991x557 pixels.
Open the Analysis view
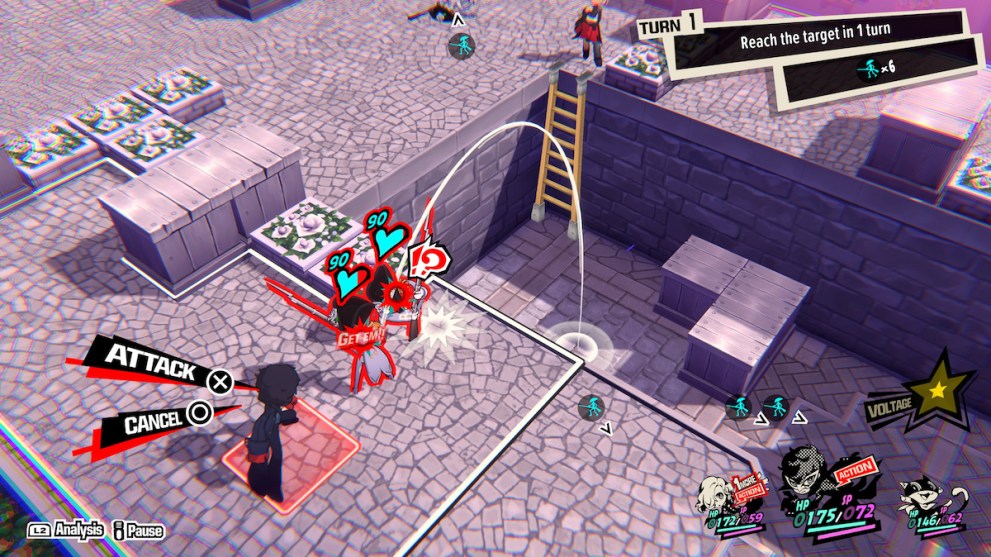68,531
